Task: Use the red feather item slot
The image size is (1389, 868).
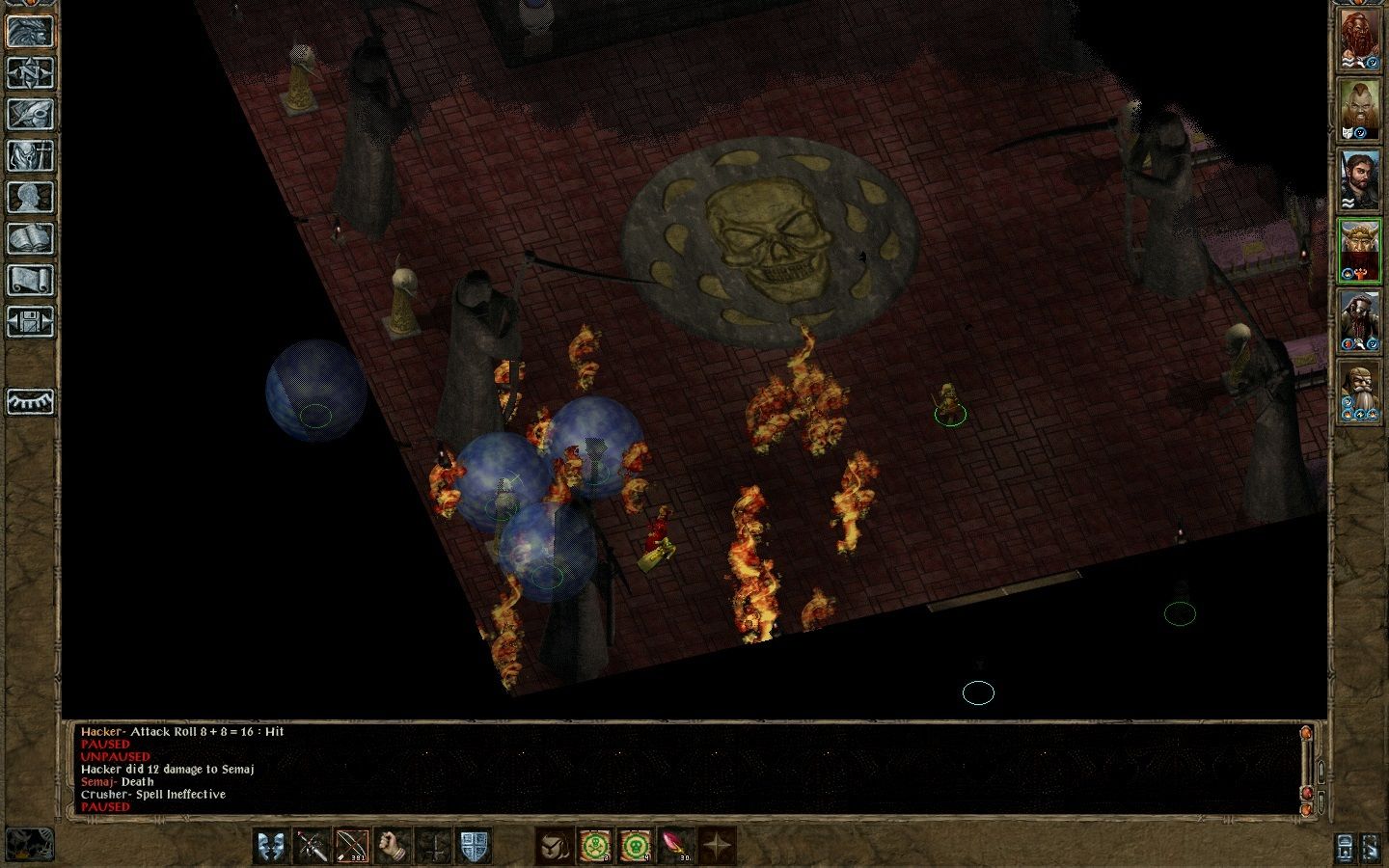Action: click(675, 846)
